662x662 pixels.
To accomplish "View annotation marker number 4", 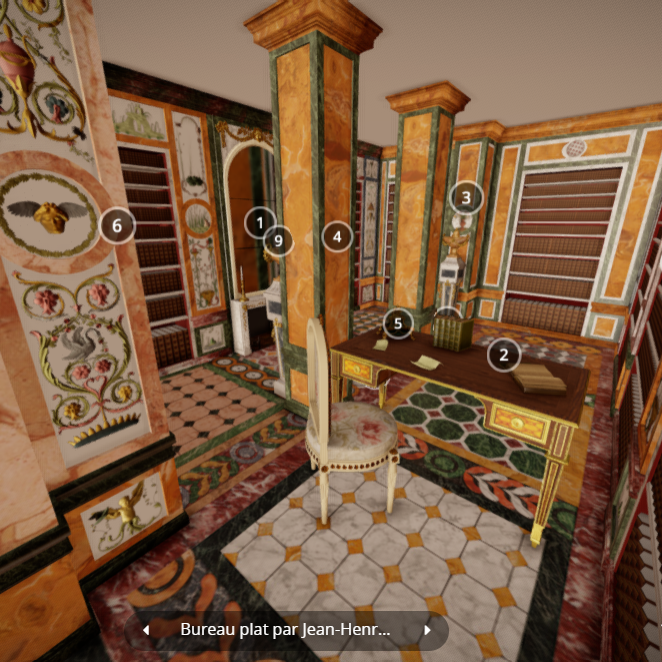I will pyautogui.click(x=338, y=237).
